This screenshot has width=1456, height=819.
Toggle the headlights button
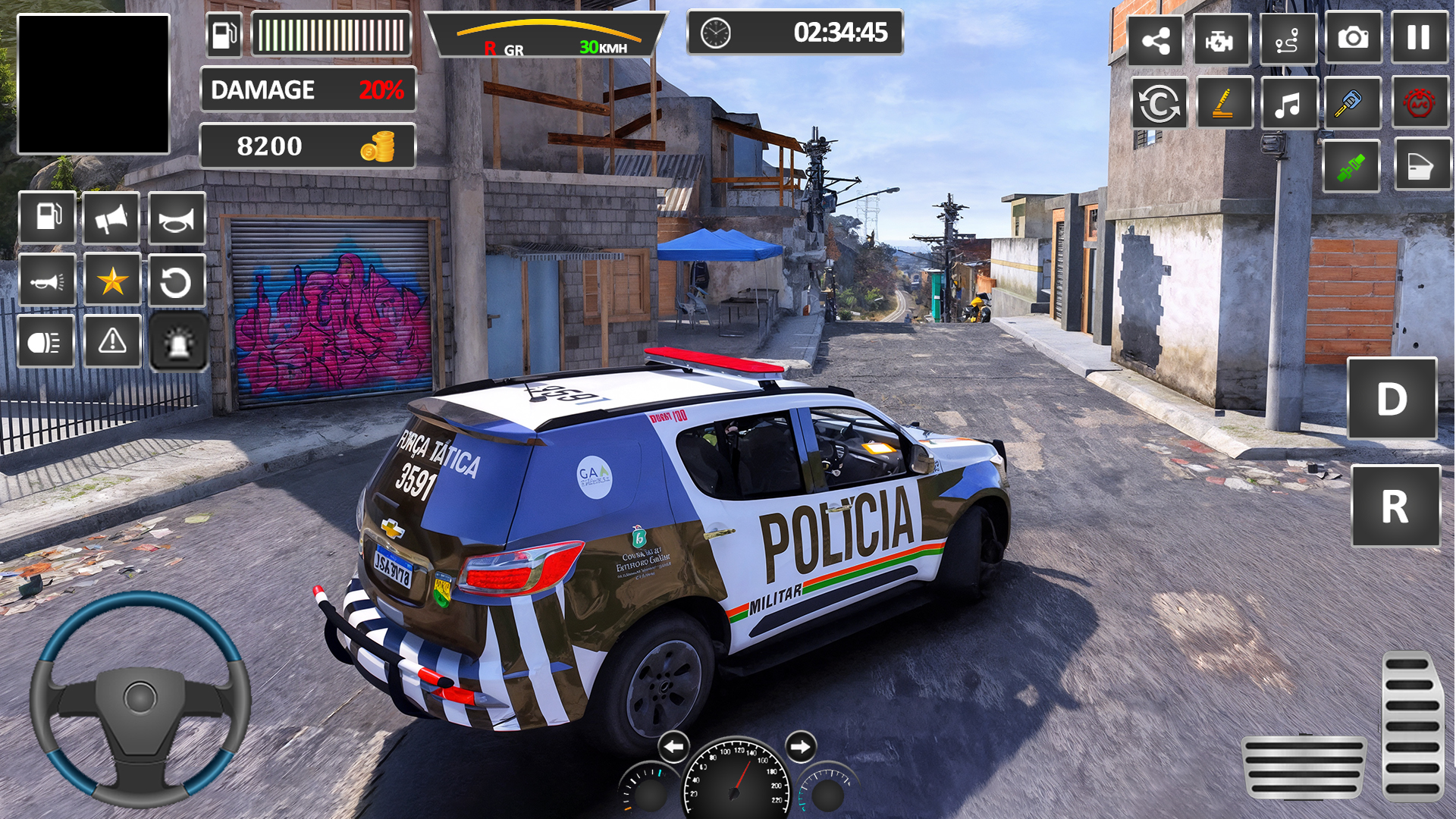point(45,343)
